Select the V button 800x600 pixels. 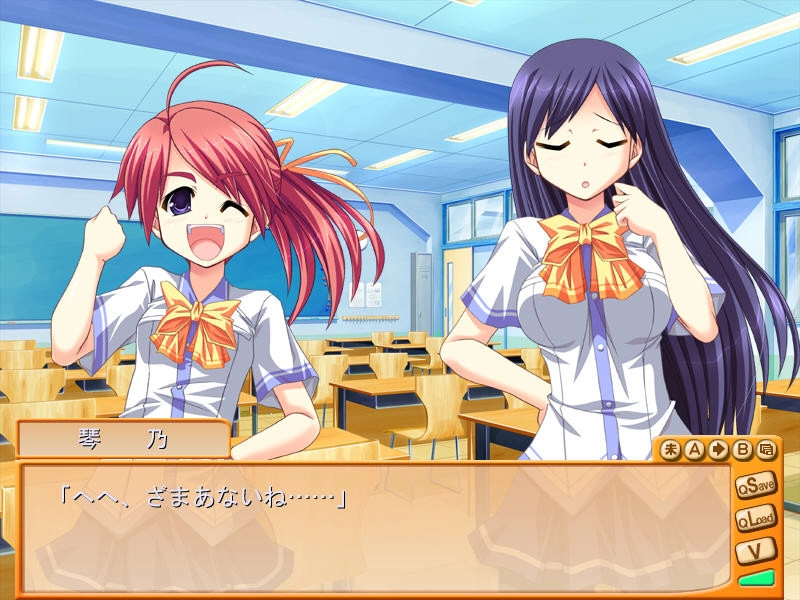[x=756, y=551]
